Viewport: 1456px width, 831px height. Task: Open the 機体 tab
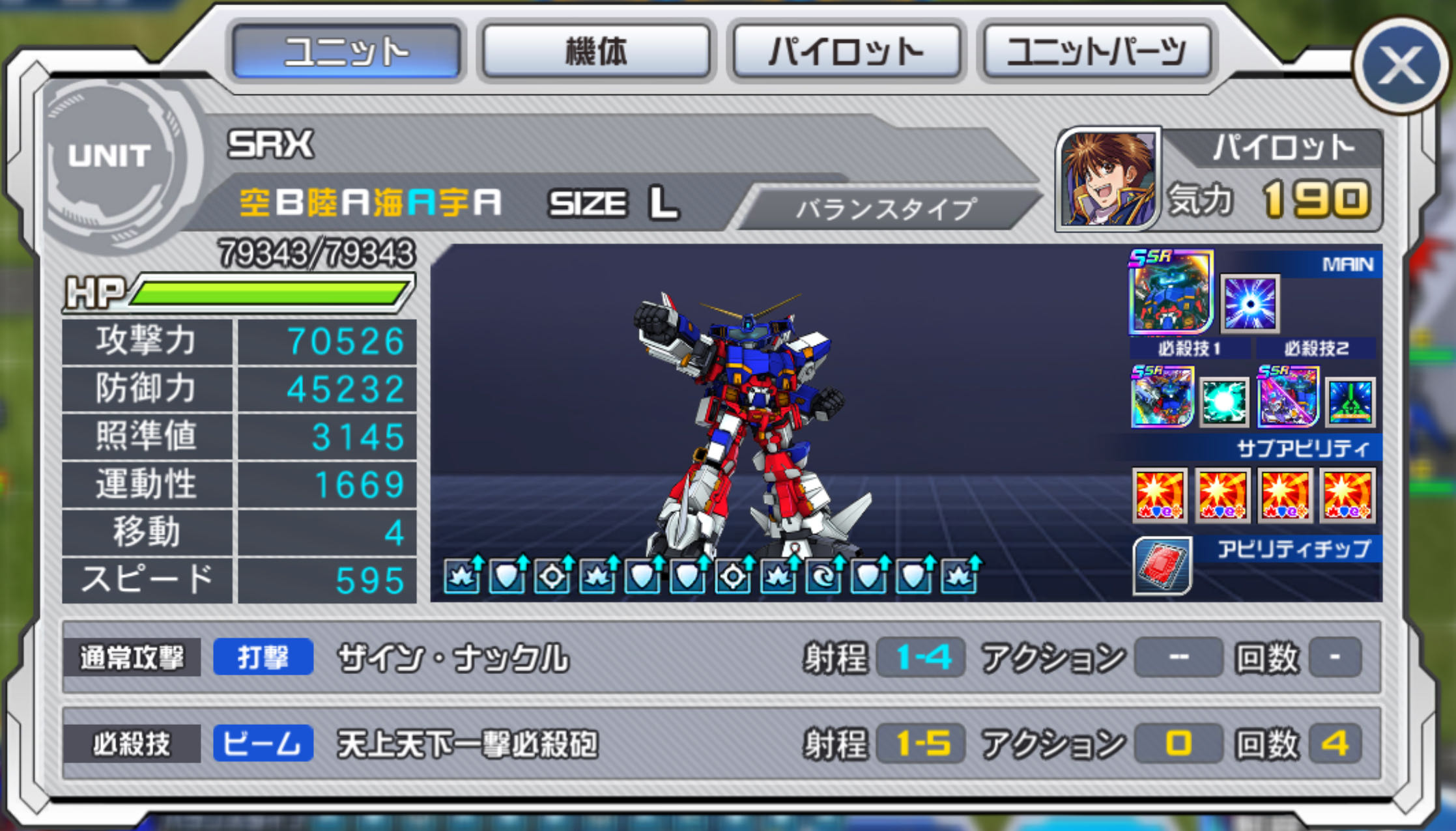(x=596, y=51)
